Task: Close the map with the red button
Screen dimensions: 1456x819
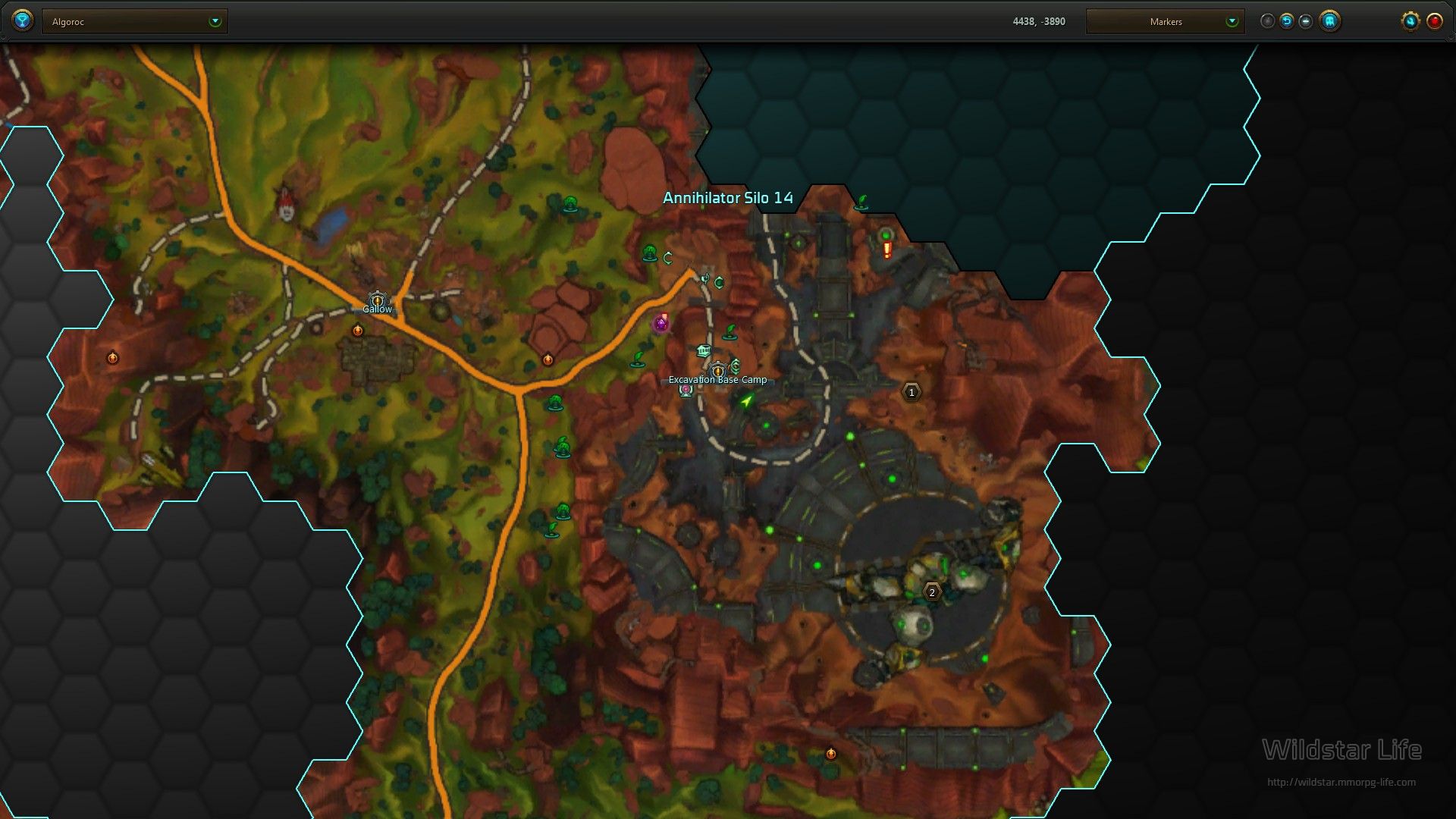Action: click(1434, 21)
